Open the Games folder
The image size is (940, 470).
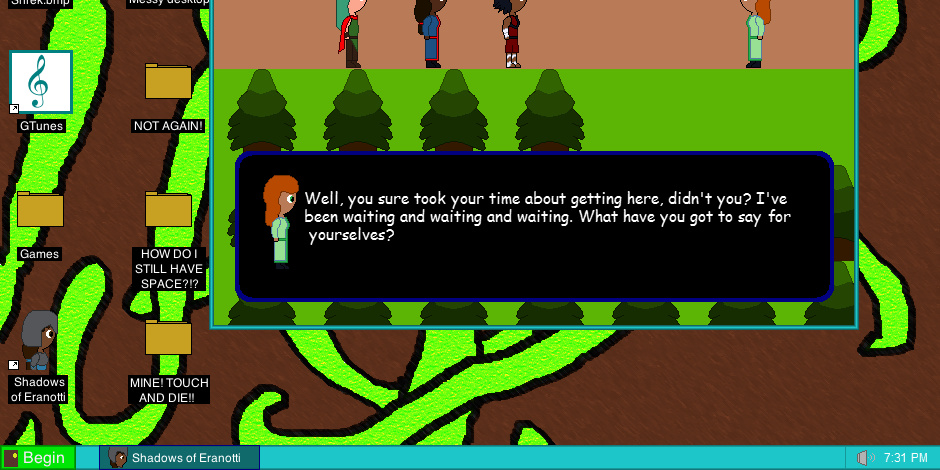[40, 210]
